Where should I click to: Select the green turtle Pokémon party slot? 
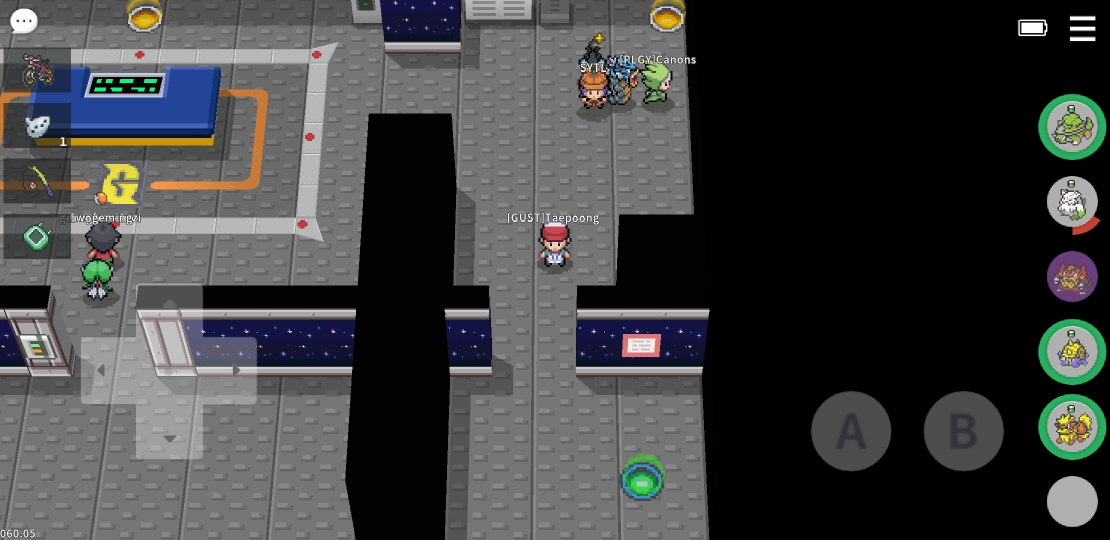tap(1072, 127)
